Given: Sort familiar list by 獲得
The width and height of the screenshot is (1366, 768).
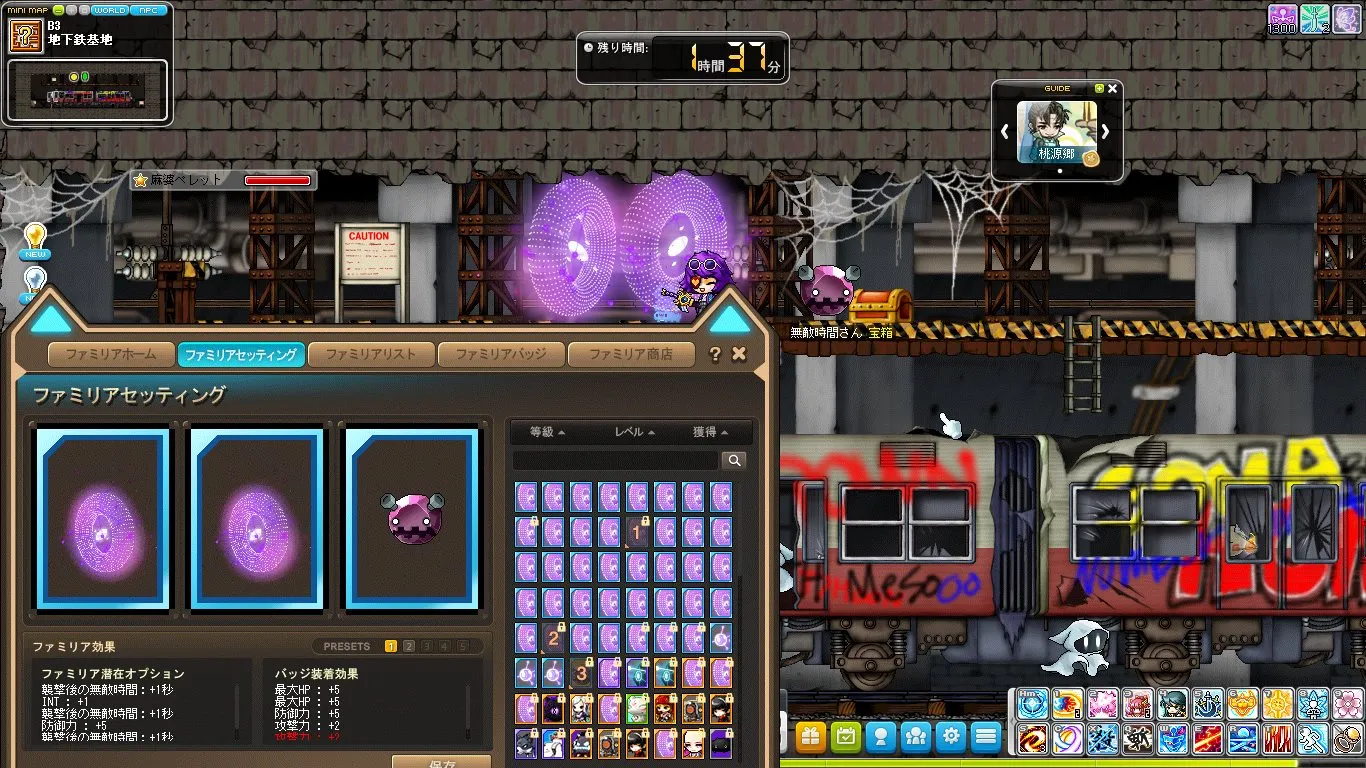Looking at the screenshot, I should [710, 432].
